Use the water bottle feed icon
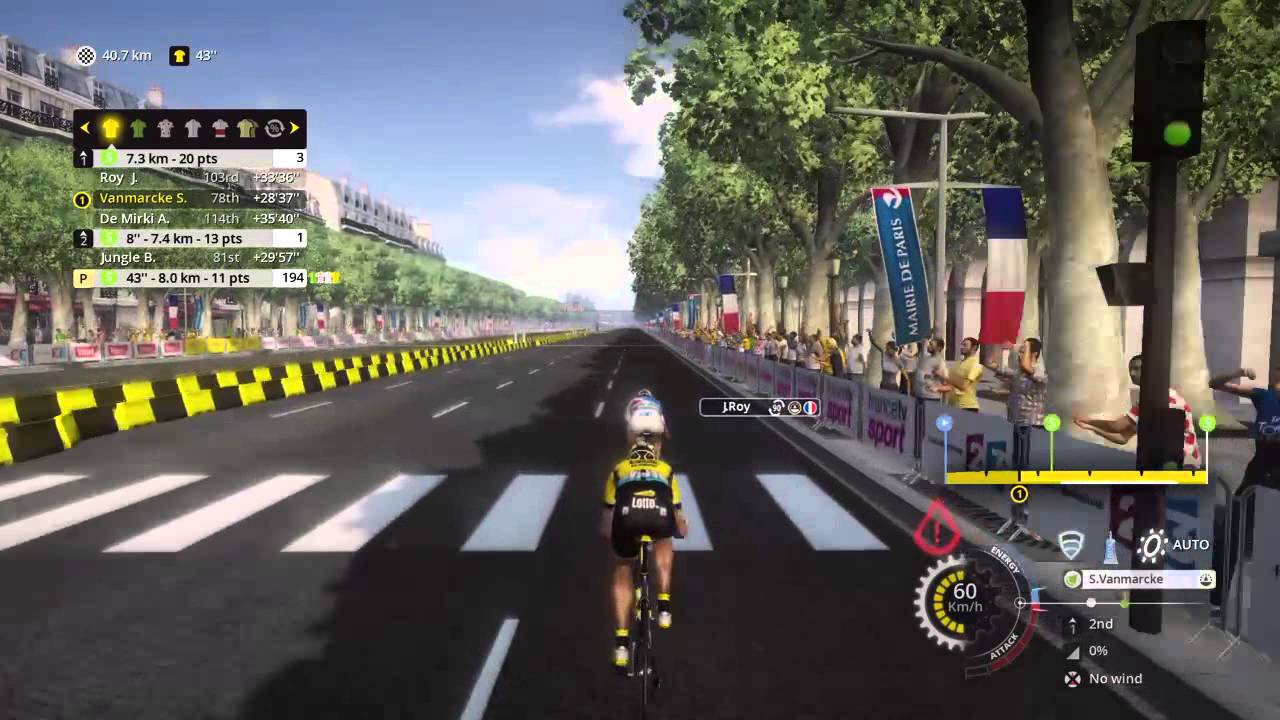This screenshot has height=720, width=1280. [1110, 546]
